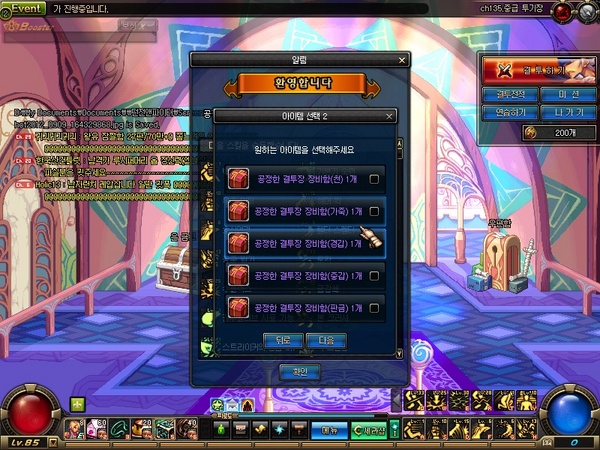The height and width of the screenshot is (450, 600).
Task: Start a duel with 결투하기
Action: pos(538,70)
